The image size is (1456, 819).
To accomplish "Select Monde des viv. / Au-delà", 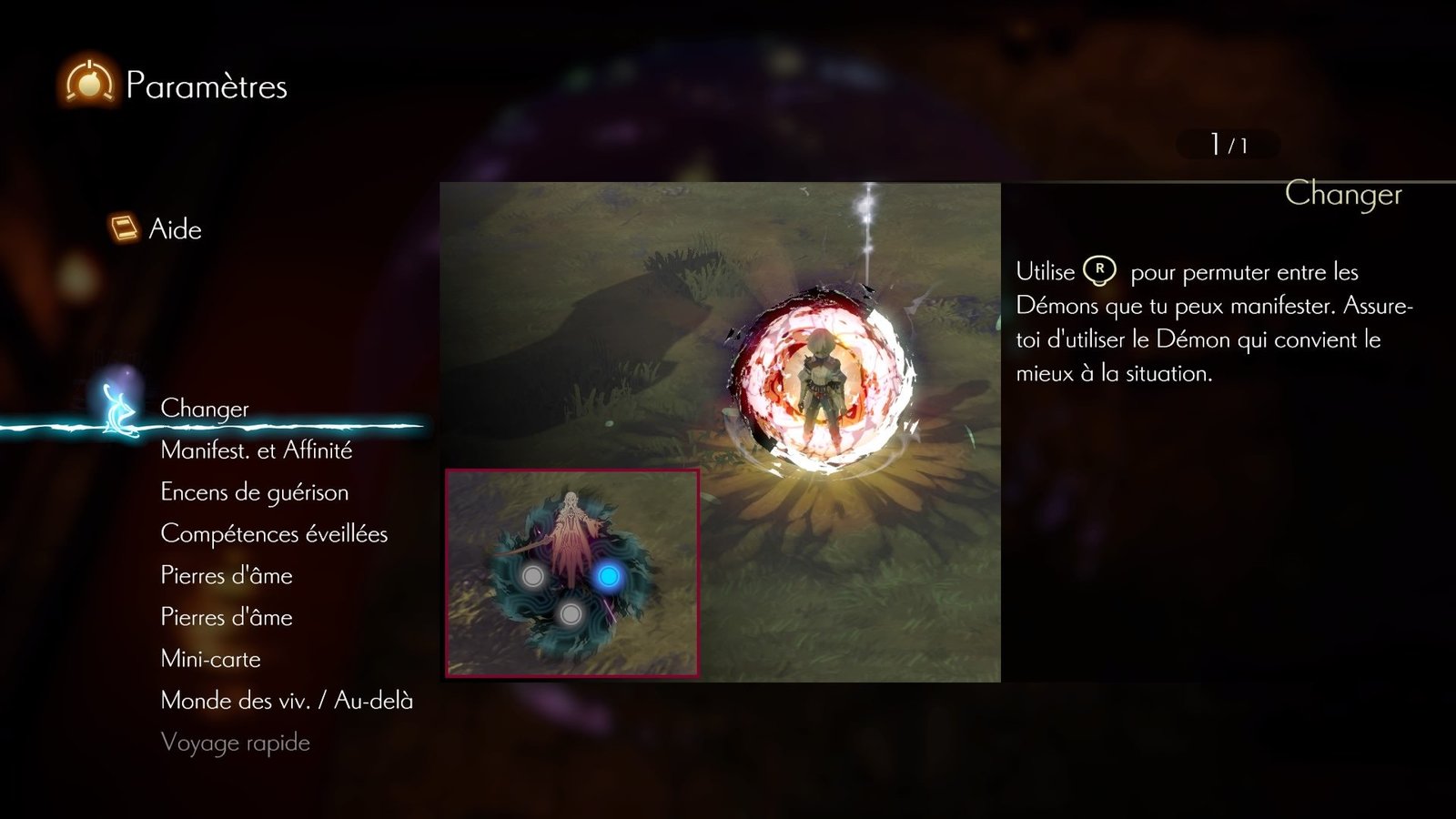I will pos(287,701).
